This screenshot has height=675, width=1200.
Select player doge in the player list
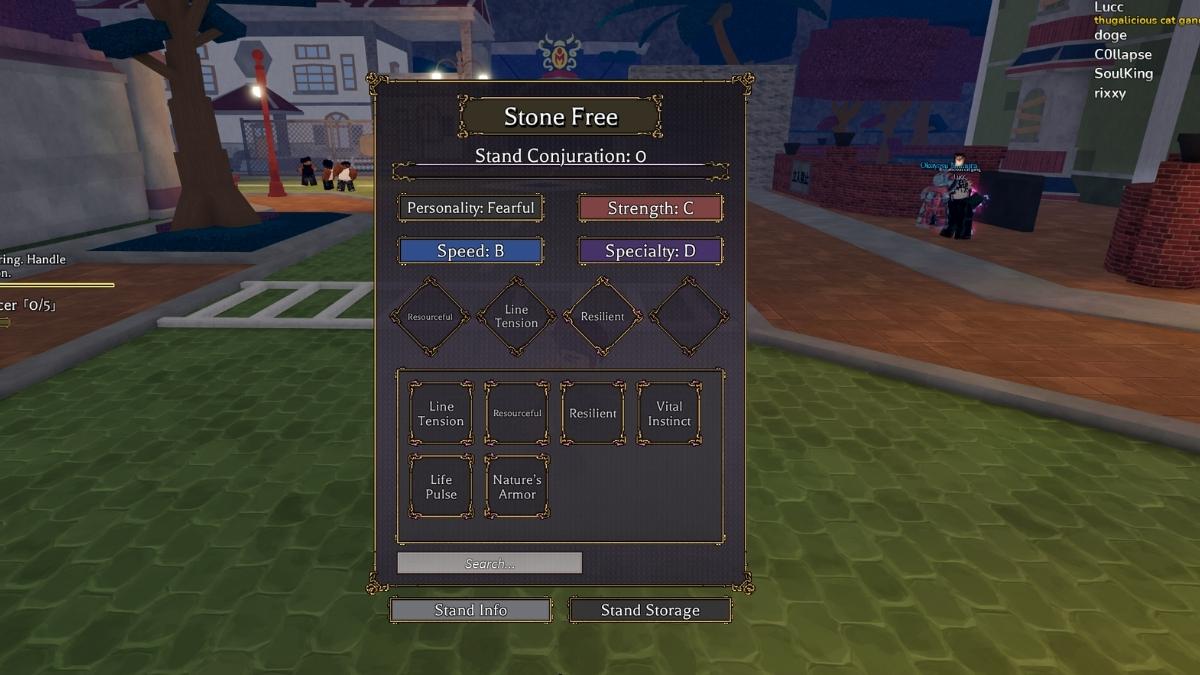(x=1110, y=35)
